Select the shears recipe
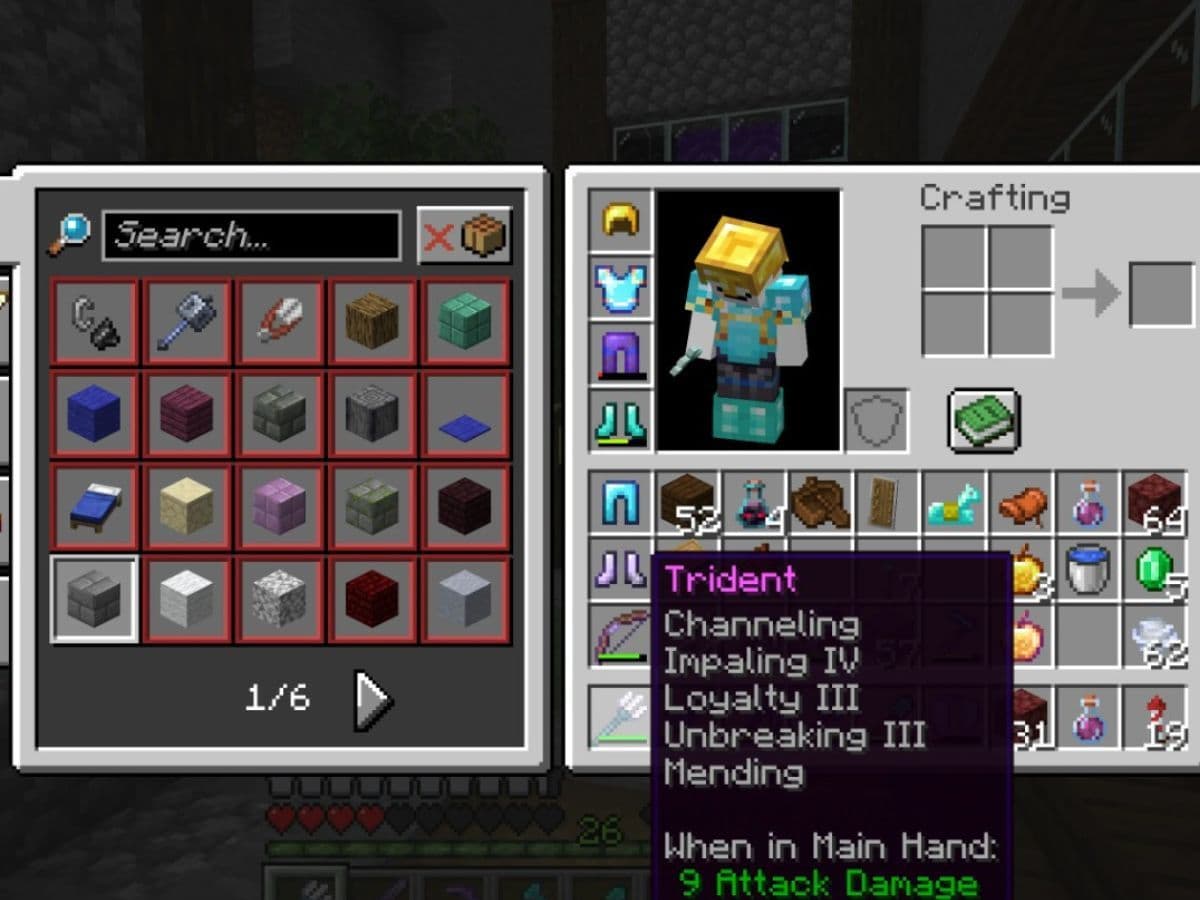The height and width of the screenshot is (900, 1200). 280,322
